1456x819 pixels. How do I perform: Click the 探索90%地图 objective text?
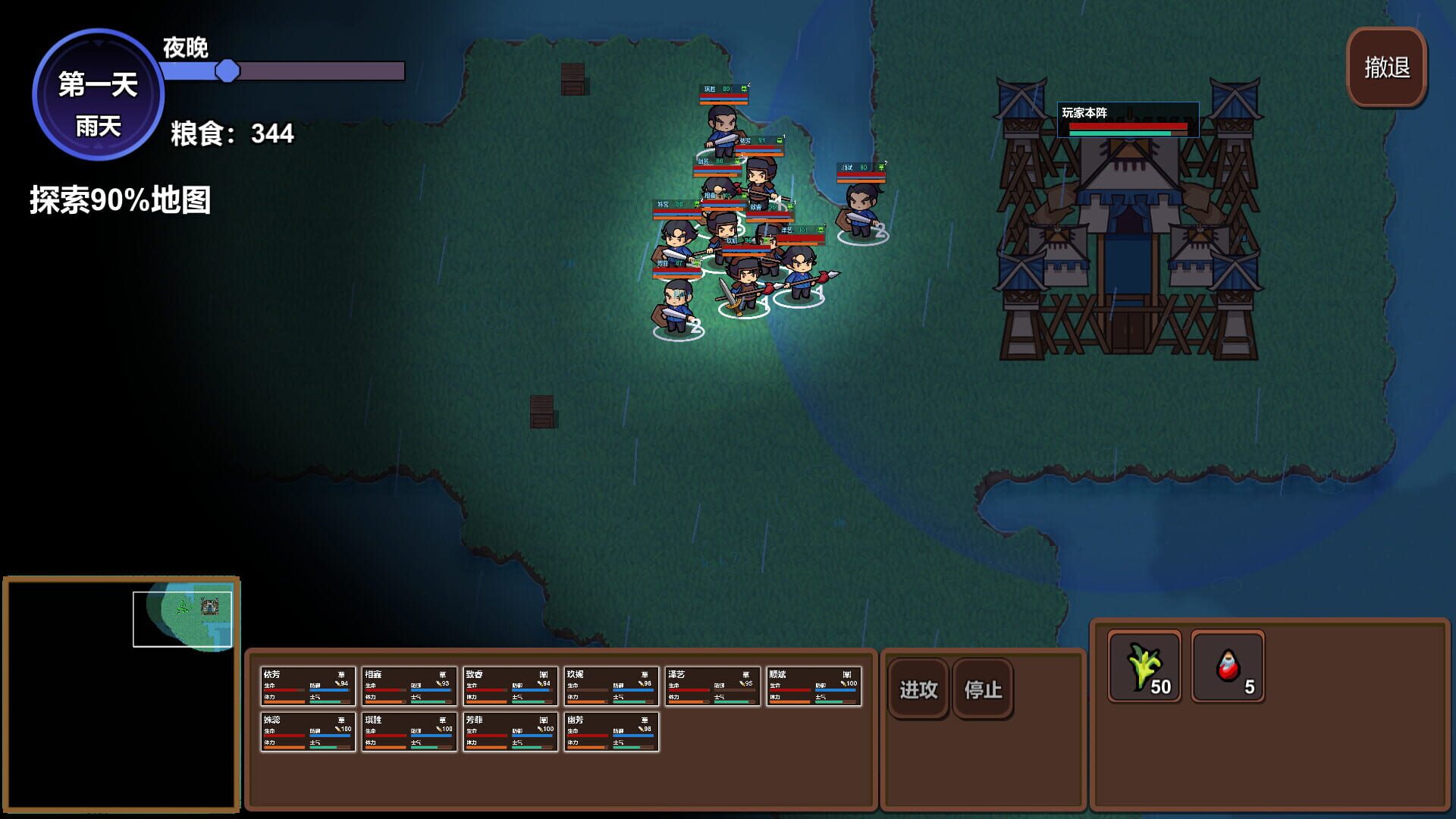coord(121,201)
